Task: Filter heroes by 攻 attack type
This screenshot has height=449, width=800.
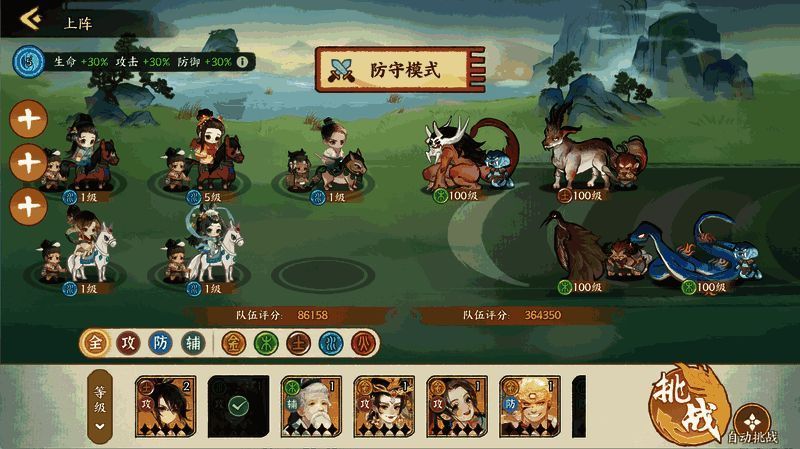Action: tap(126, 343)
